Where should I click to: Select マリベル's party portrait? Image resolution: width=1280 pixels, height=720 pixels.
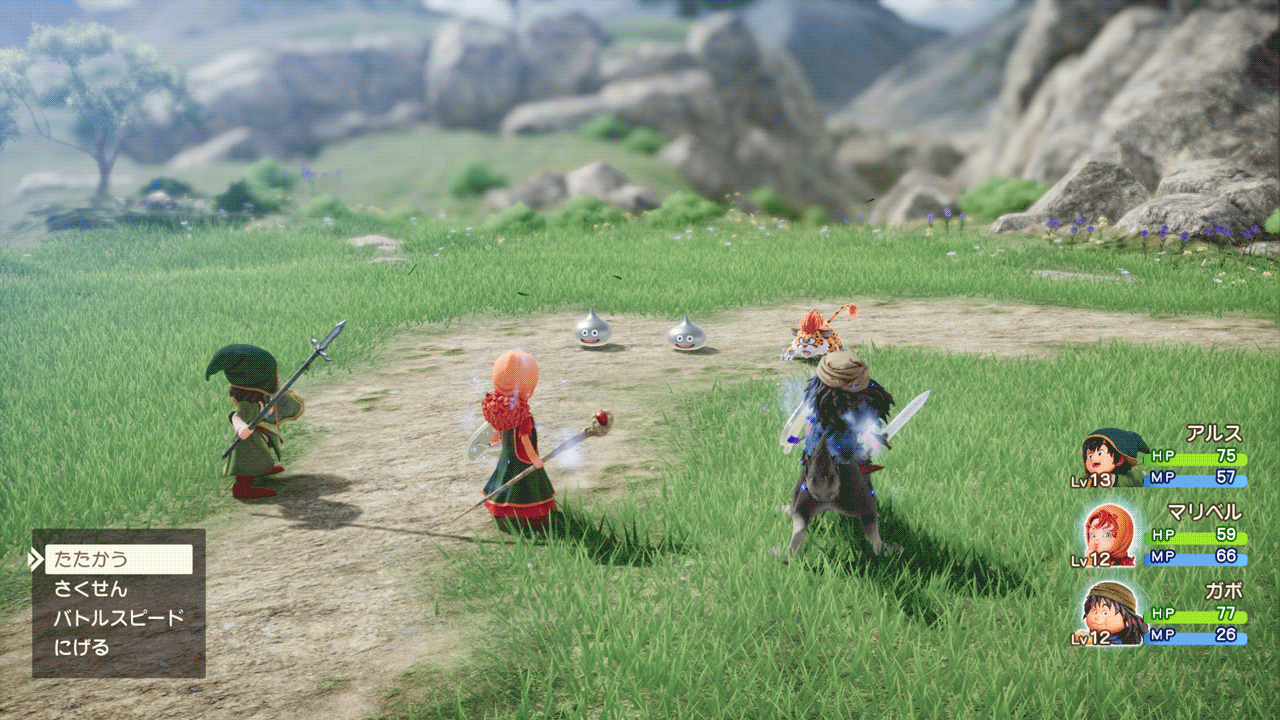(1111, 535)
